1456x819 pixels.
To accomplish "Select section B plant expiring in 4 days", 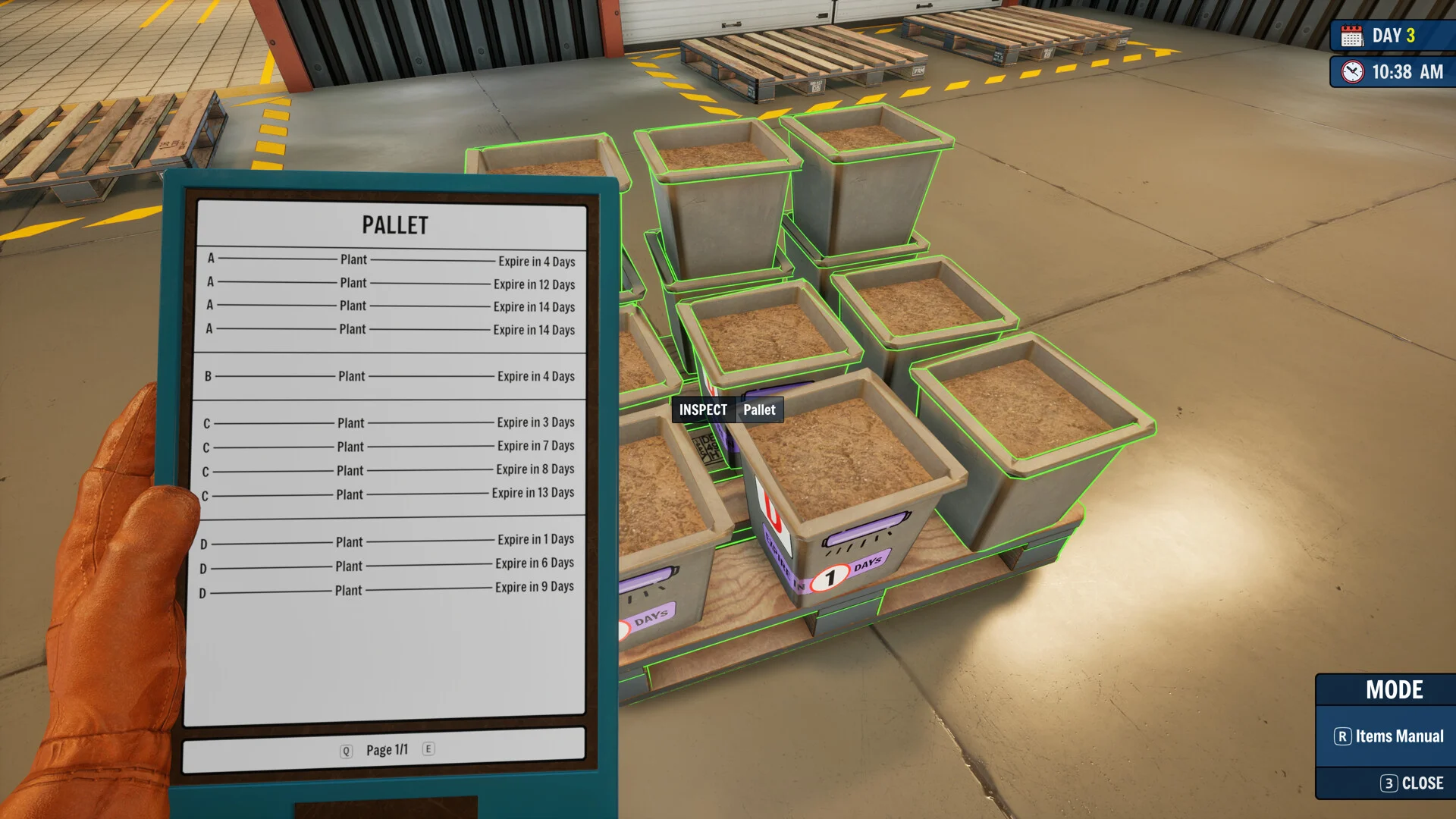I will (x=390, y=376).
